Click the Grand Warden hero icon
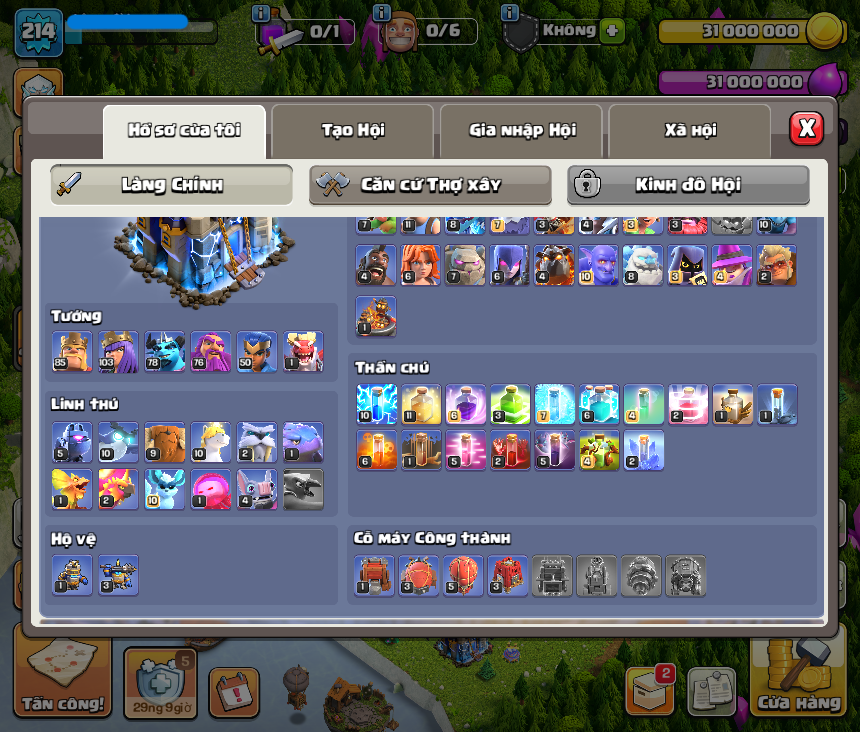This screenshot has width=860, height=732. point(210,352)
